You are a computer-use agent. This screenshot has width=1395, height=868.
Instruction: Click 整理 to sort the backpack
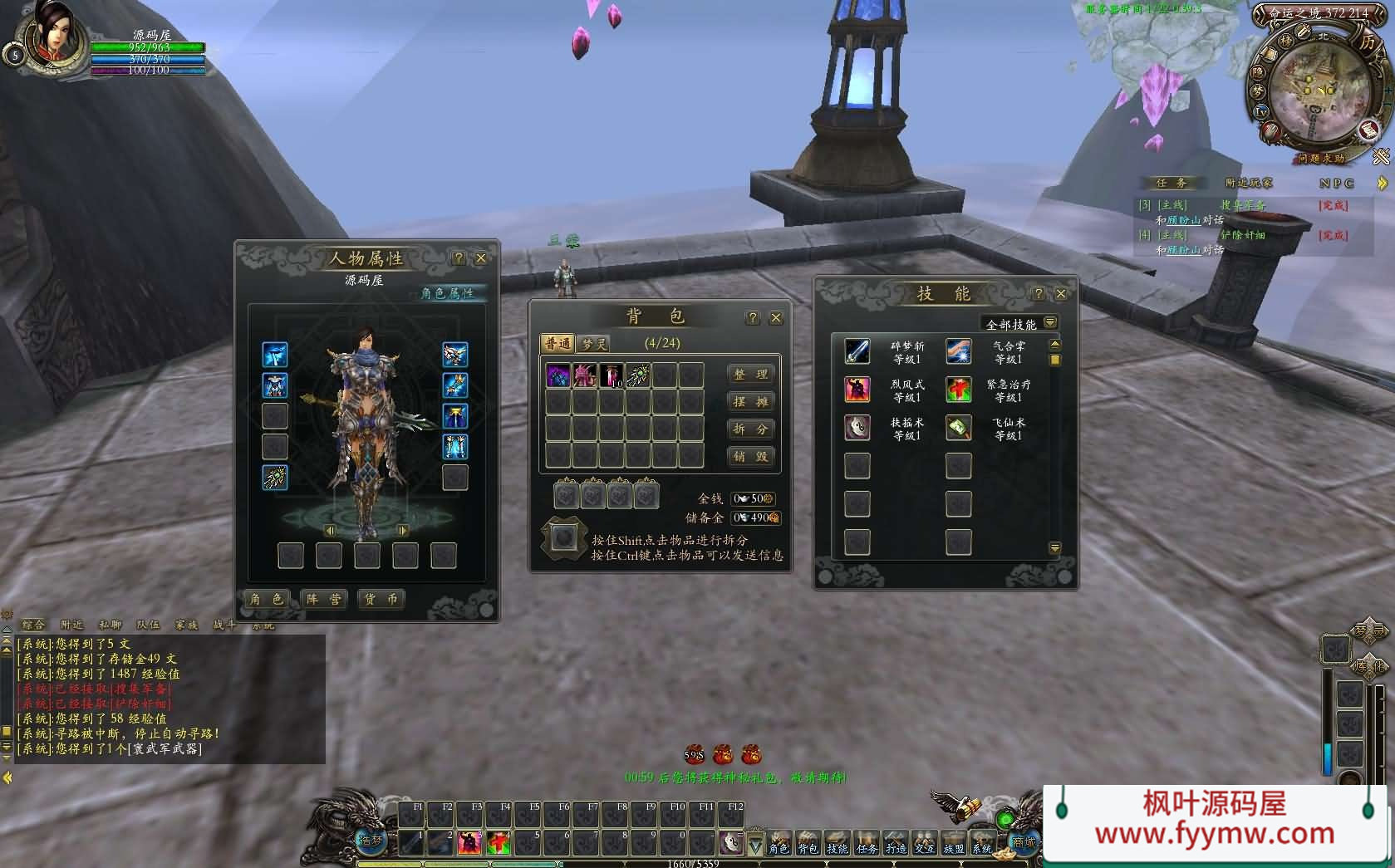point(750,375)
